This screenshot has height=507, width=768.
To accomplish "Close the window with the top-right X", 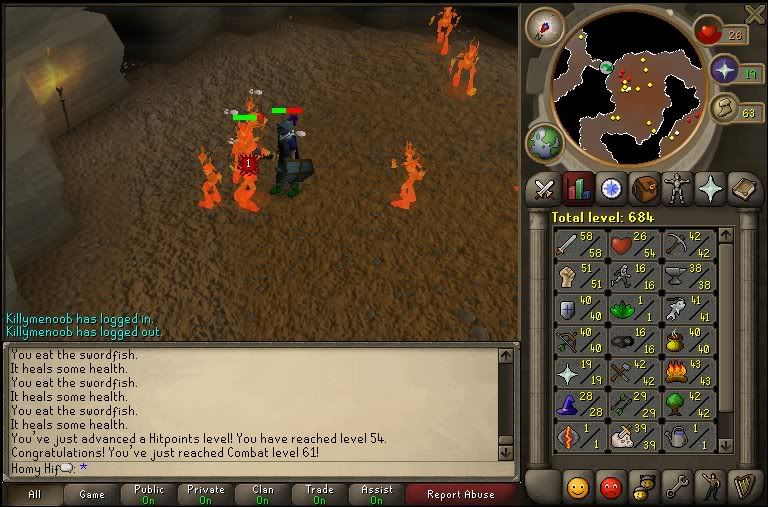I will pos(755,12).
